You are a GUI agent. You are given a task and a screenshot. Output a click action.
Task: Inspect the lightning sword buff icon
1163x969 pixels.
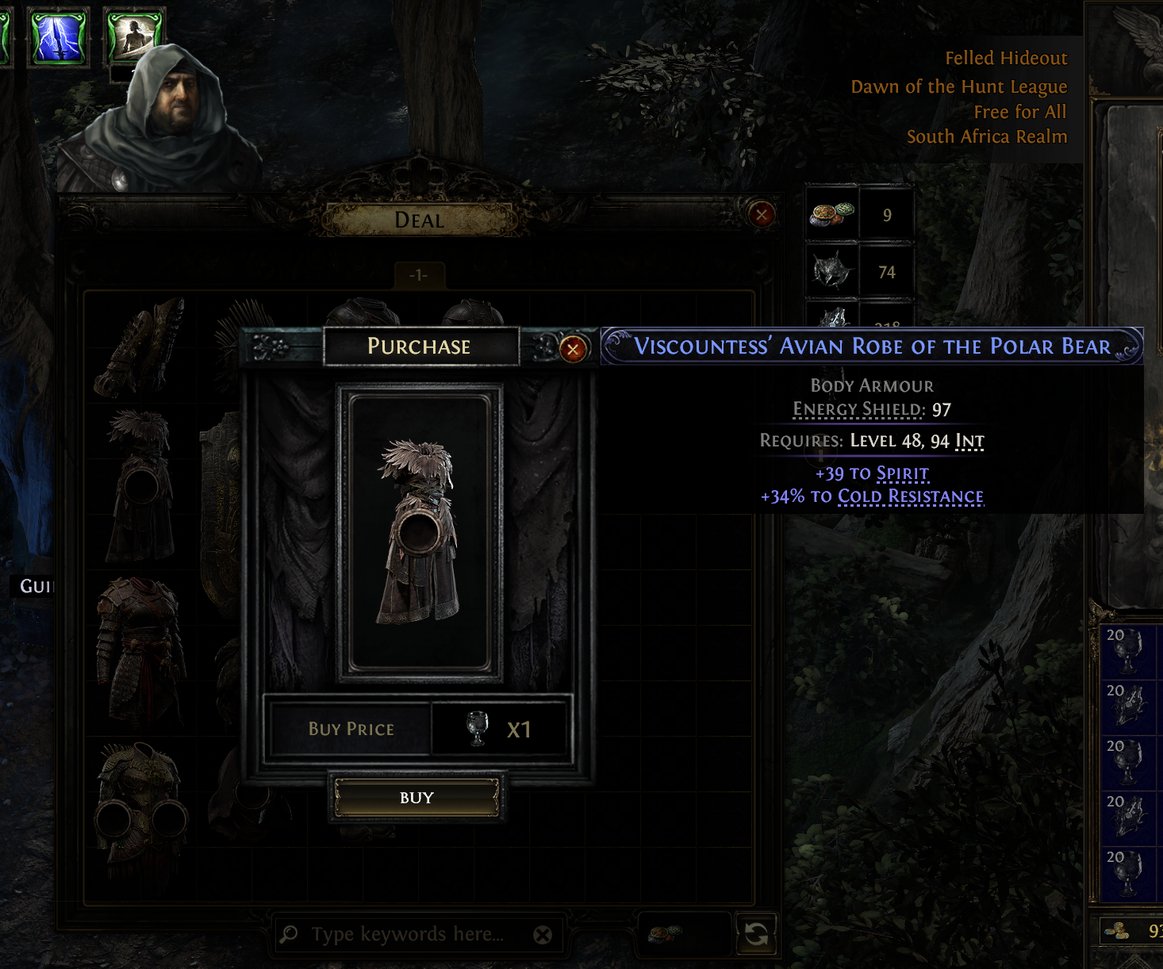58,37
